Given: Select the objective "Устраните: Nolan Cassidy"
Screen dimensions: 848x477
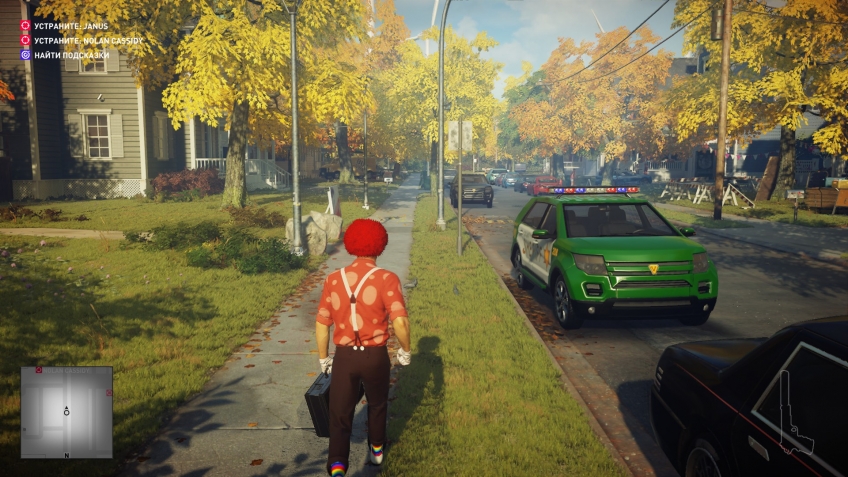Looking at the screenshot, I should (82, 40).
